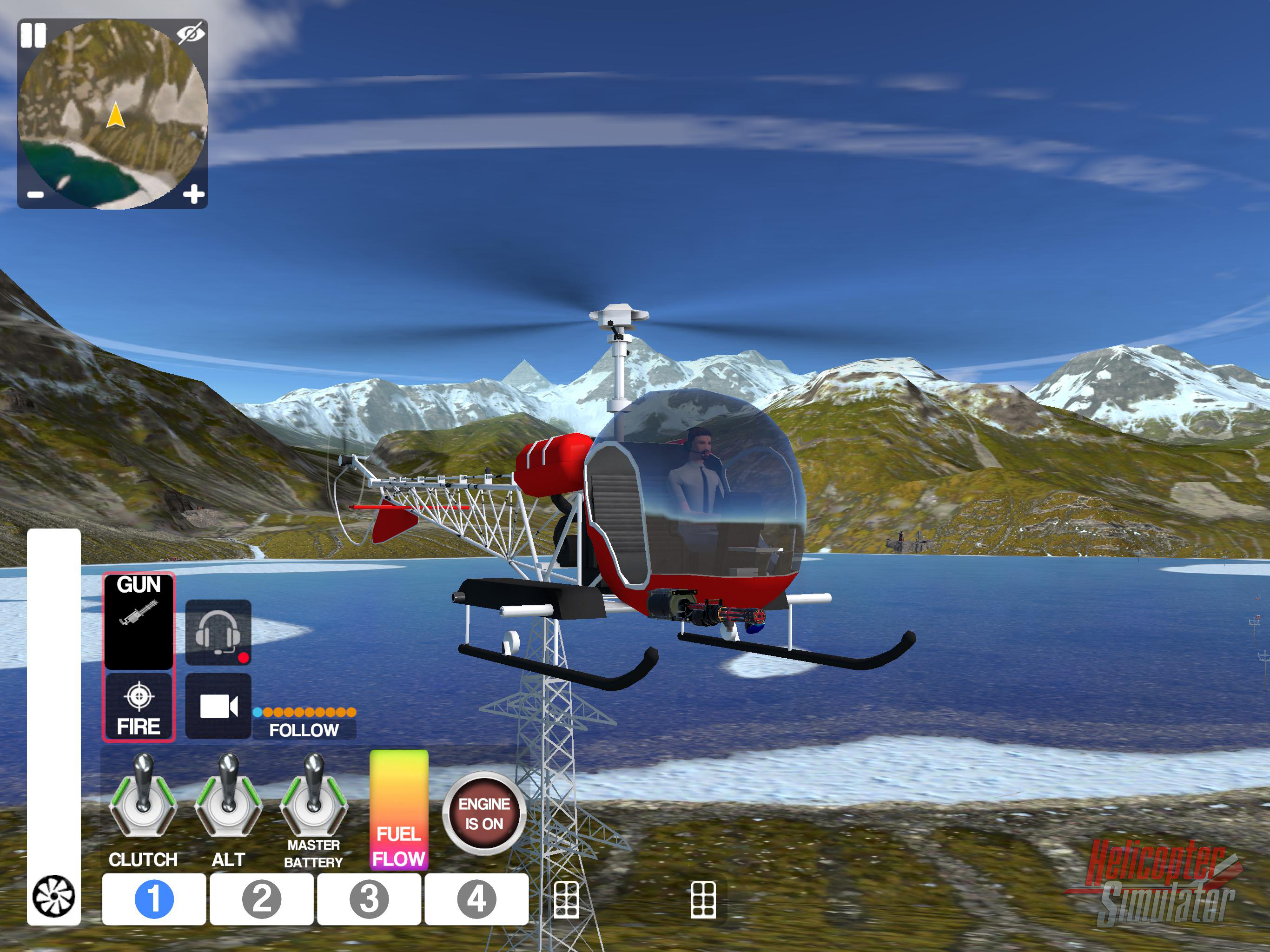Switch camera with the video camera button

click(218, 706)
